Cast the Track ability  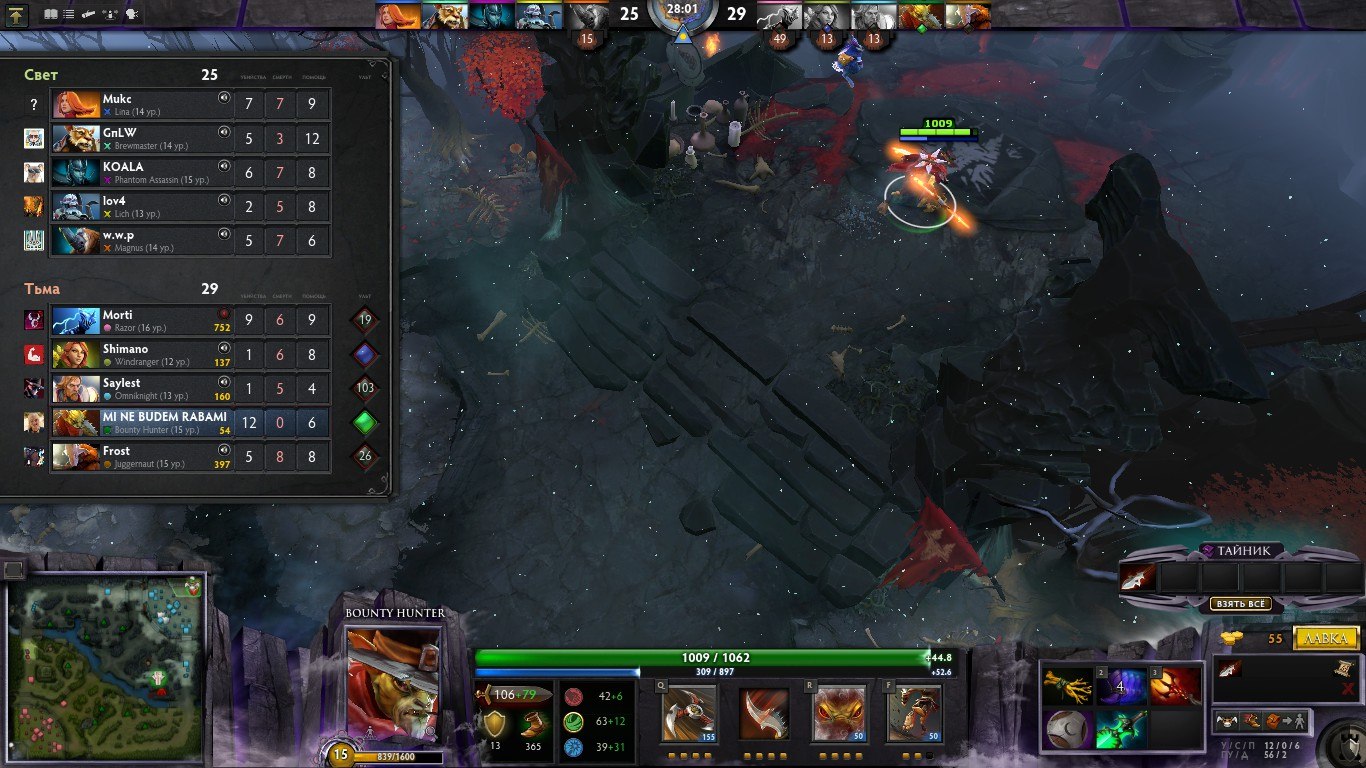pyautogui.click(x=913, y=713)
